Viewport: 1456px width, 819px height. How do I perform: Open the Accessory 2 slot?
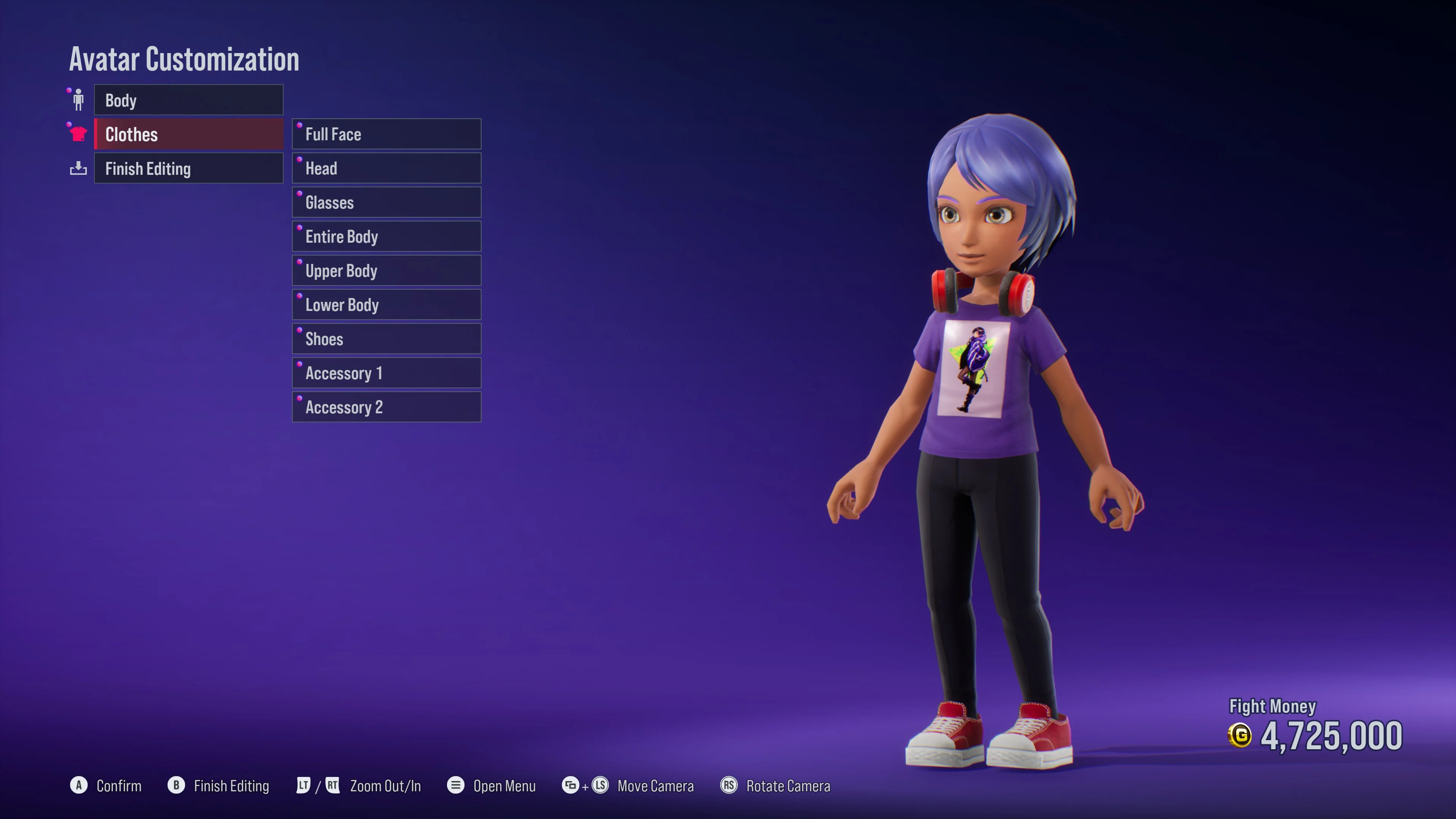tap(387, 407)
